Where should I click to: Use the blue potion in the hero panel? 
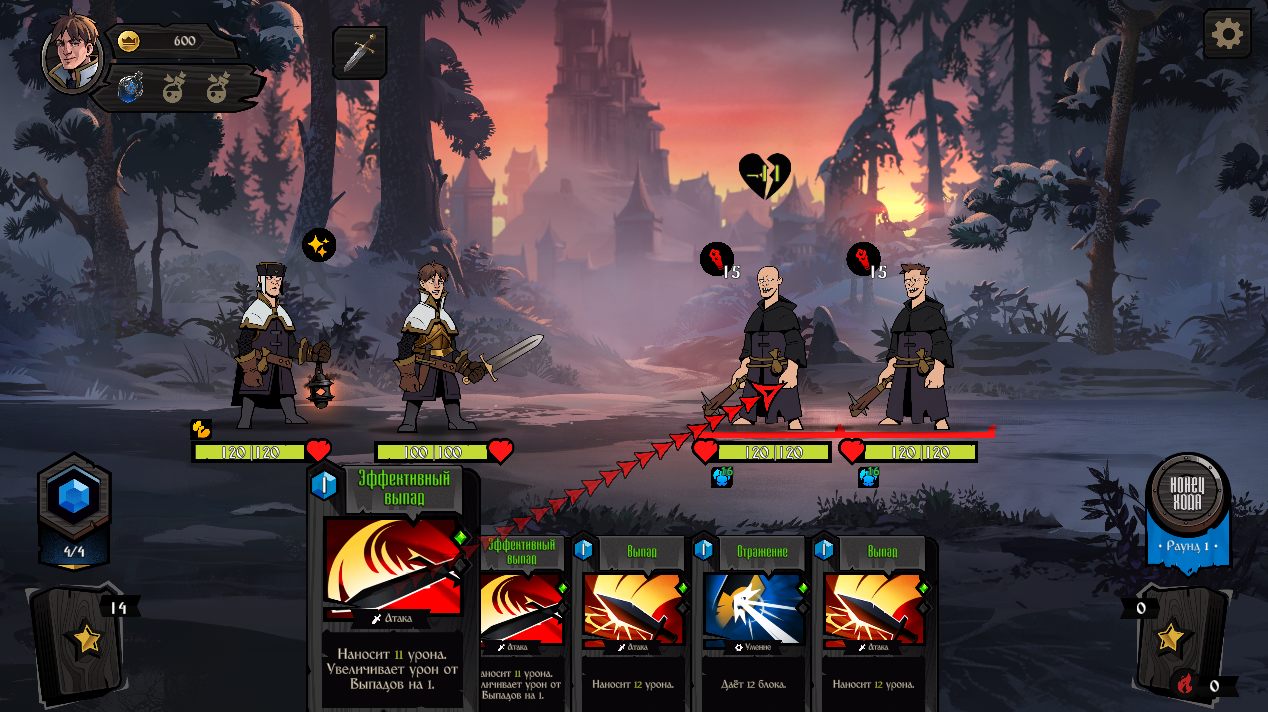[130, 88]
